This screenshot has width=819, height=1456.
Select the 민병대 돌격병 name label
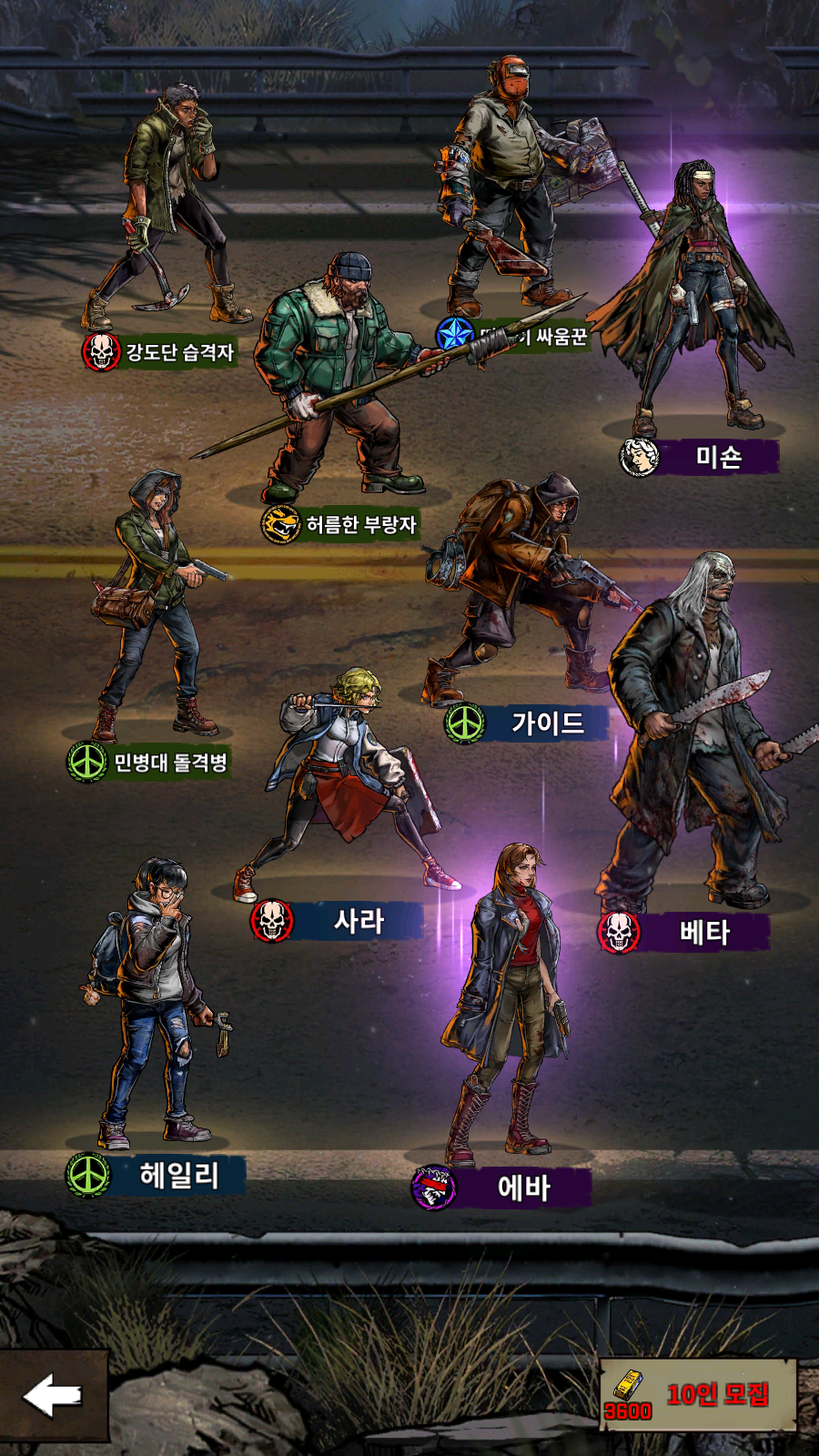pyautogui.click(x=169, y=762)
